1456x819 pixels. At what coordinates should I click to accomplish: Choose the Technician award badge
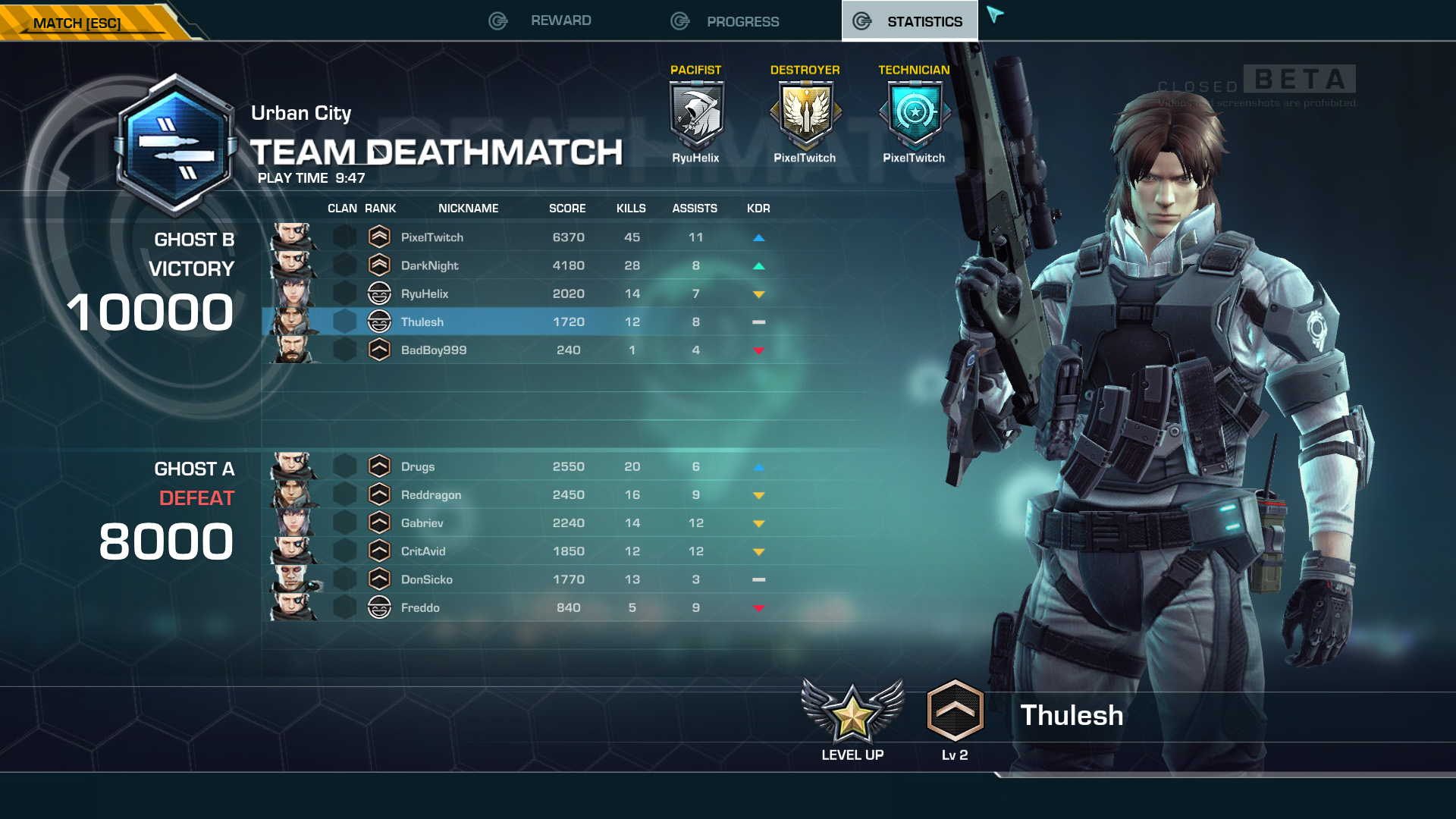[x=914, y=114]
